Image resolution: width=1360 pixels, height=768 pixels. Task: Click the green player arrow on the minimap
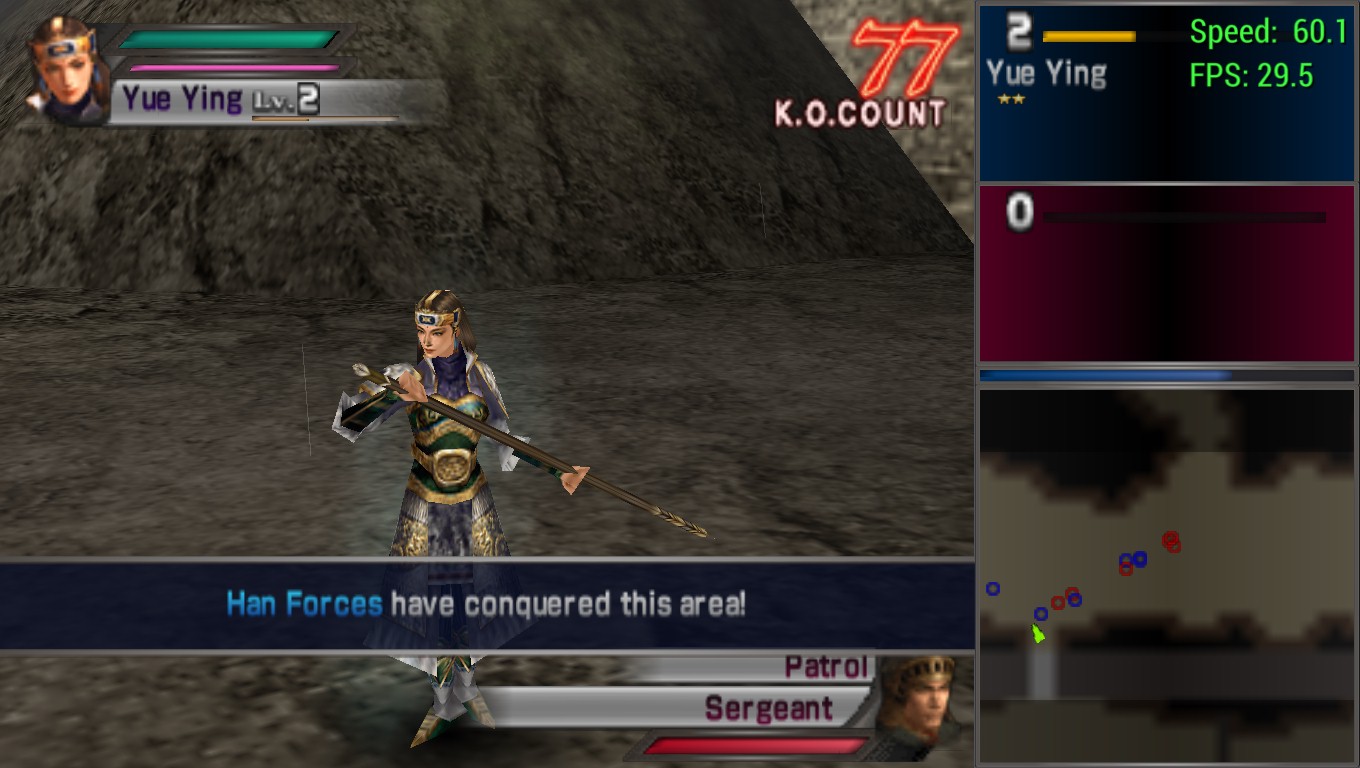coord(1039,634)
